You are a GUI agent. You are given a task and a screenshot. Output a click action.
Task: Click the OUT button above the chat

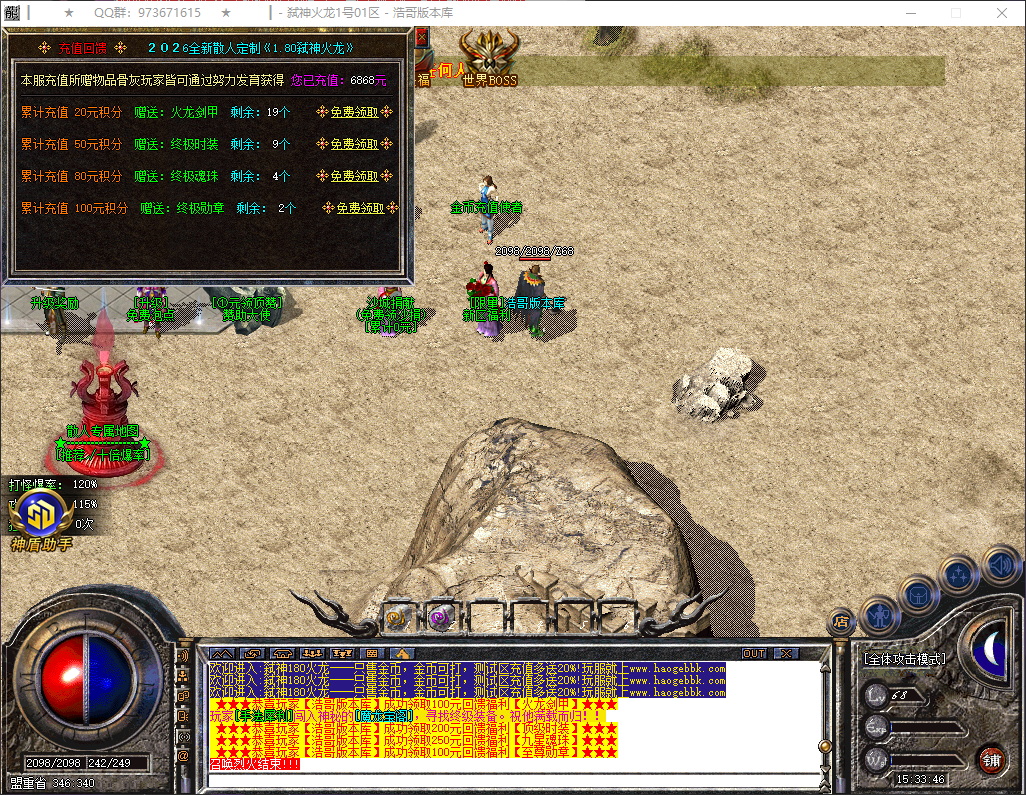[x=754, y=653]
